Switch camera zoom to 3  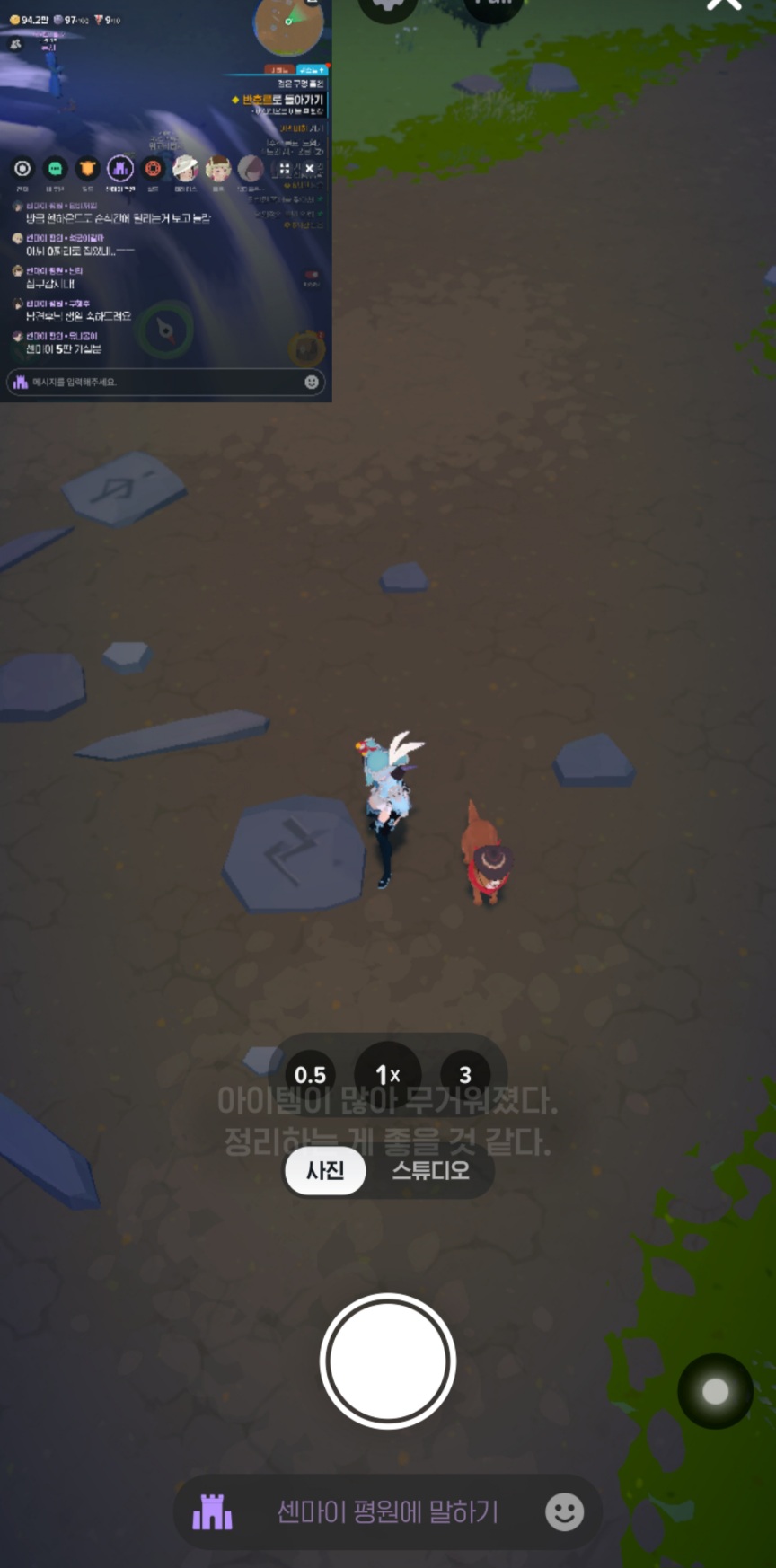point(465,1075)
